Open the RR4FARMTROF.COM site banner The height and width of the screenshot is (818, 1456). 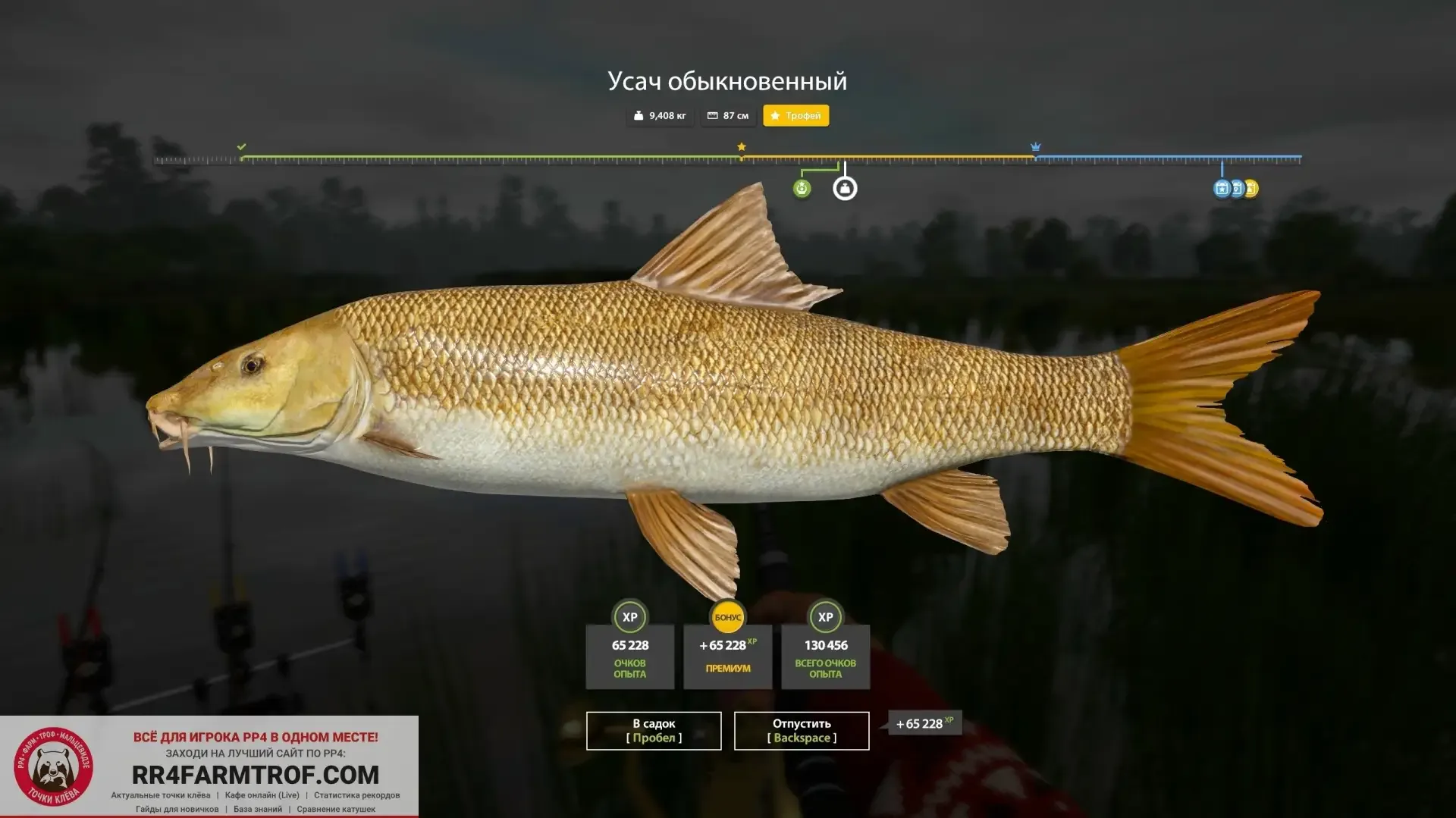[x=255, y=774]
